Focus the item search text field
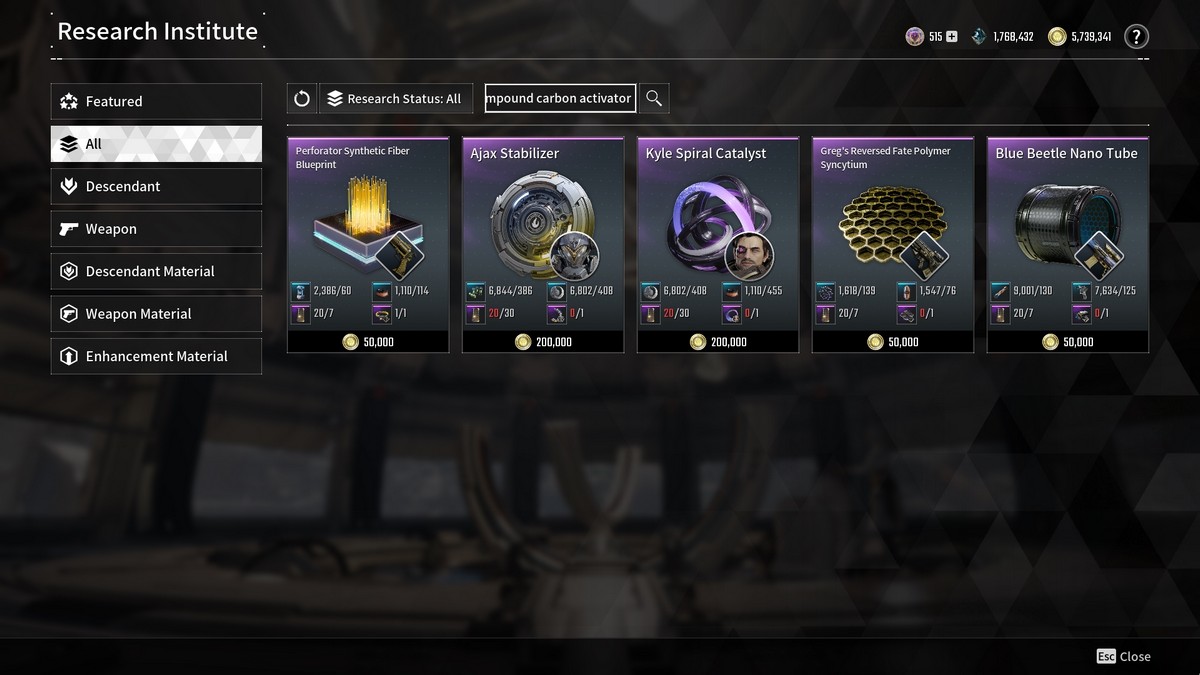Viewport: 1200px width, 675px height. tap(560, 99)
